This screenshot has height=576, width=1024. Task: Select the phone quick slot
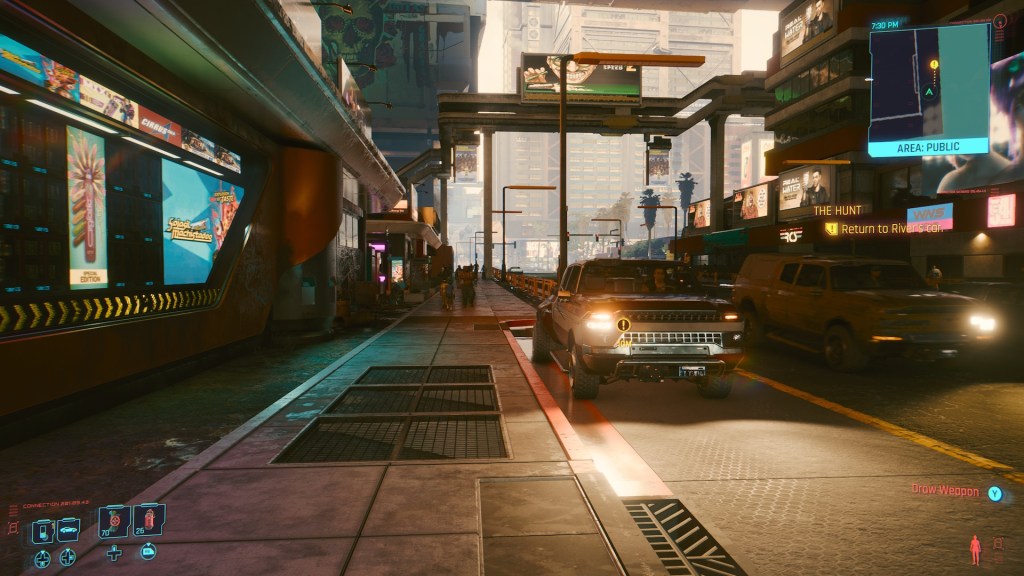[x=43, y=531]
